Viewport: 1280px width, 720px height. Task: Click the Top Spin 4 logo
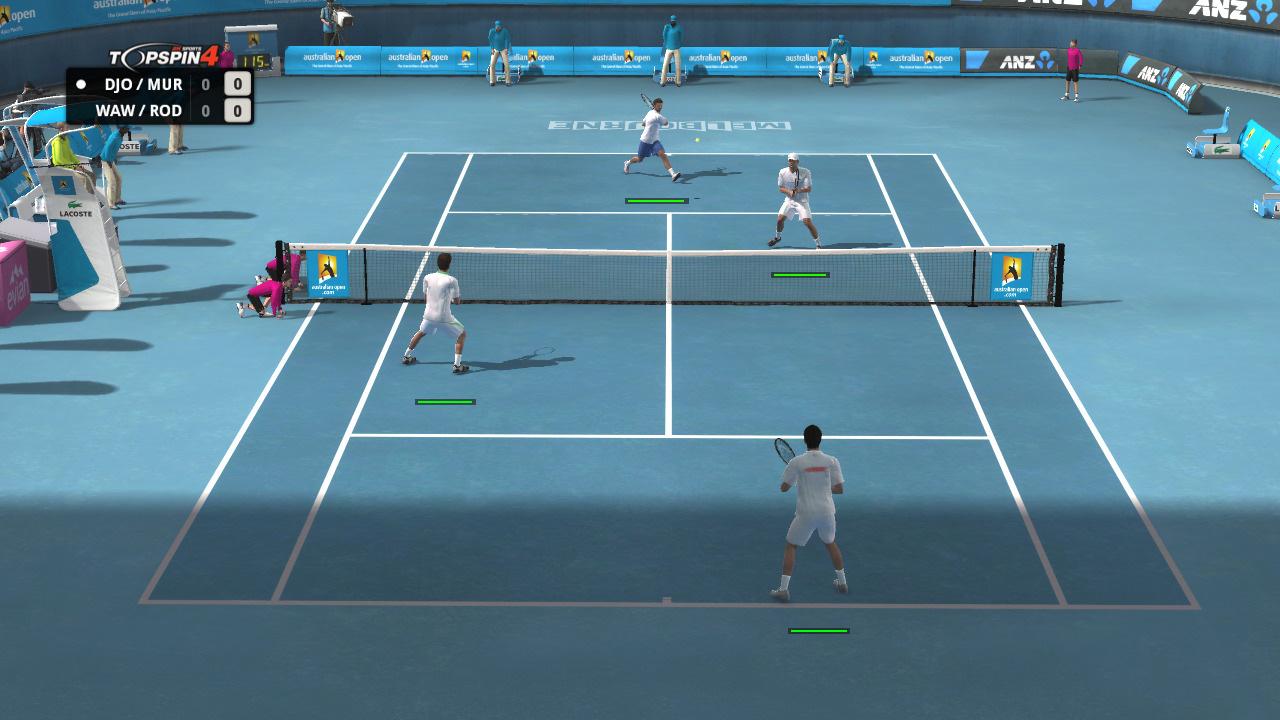coord(160,56)
